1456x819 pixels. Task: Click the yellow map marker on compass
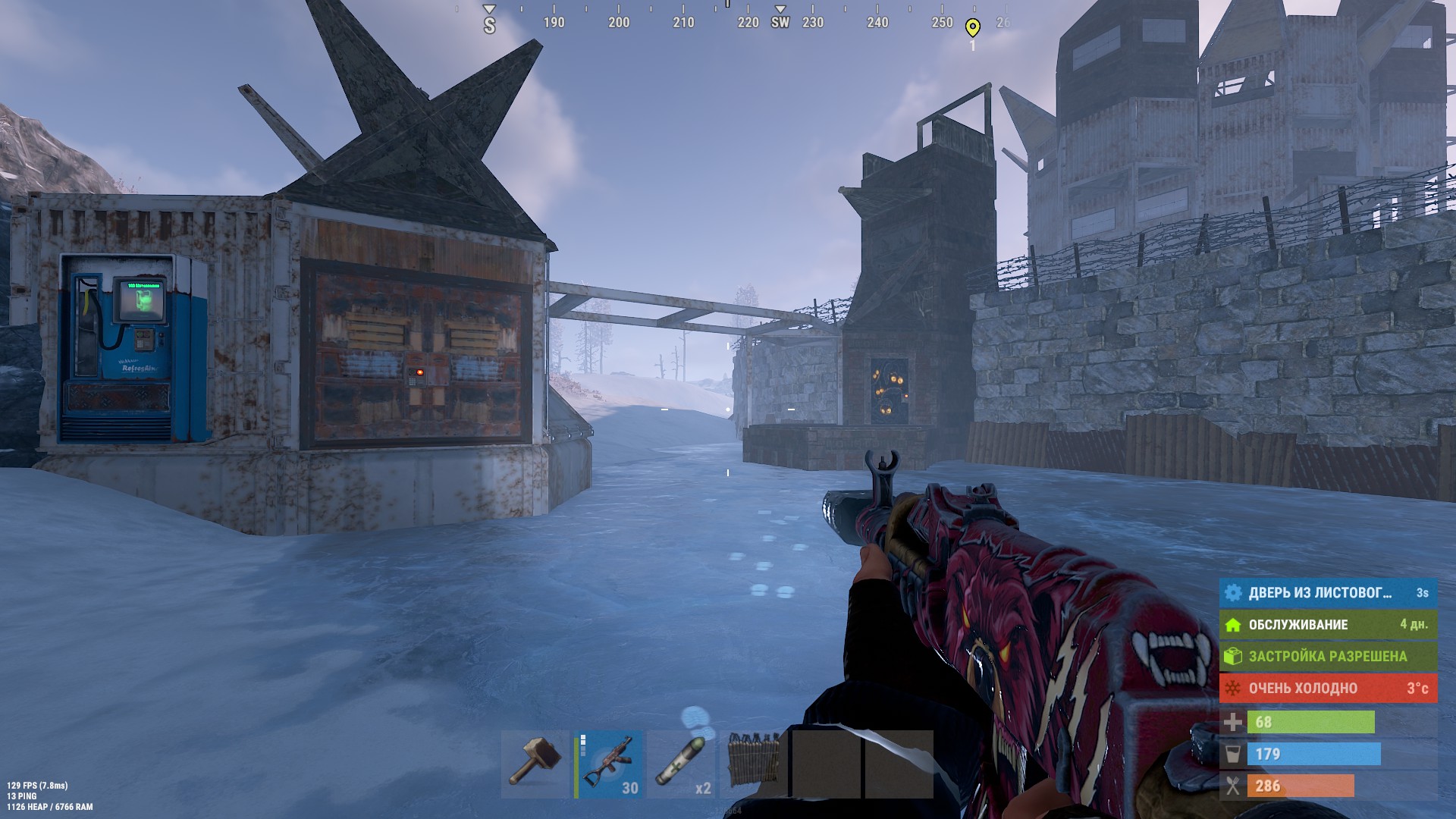click(972, 28)
